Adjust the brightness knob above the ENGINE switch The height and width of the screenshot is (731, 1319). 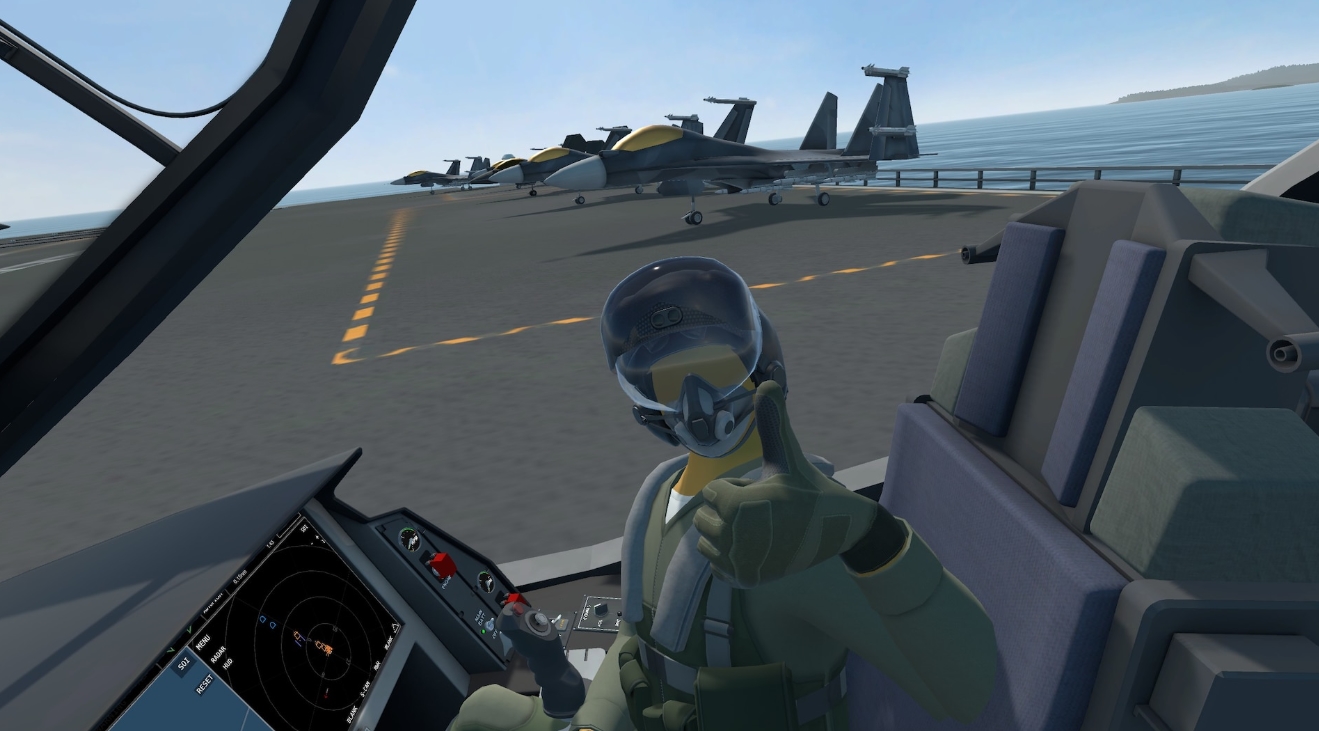tap(408, 540)
